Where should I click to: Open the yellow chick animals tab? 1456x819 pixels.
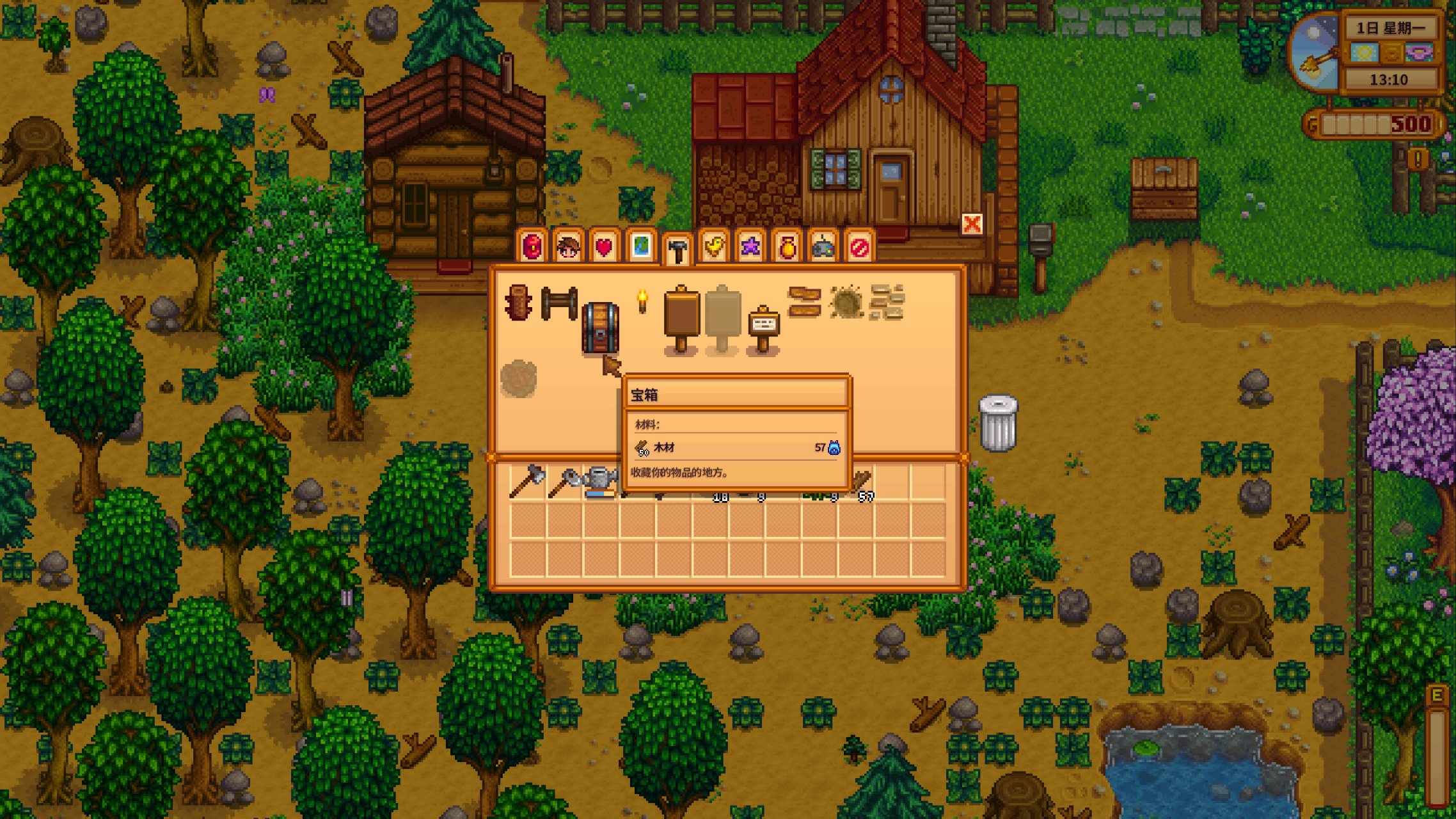click(714, 246)
